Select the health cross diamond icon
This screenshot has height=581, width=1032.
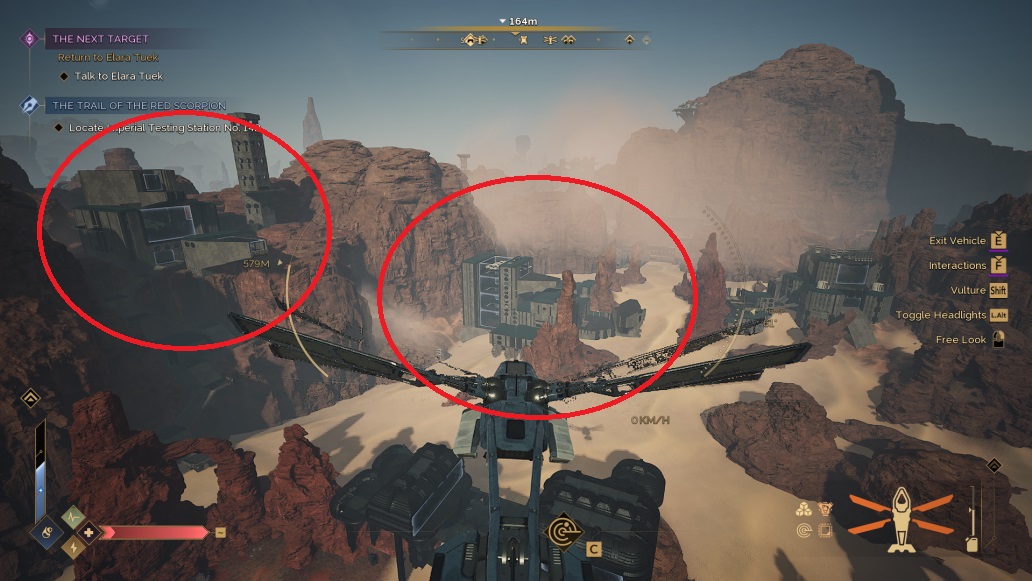pos(89,532)
